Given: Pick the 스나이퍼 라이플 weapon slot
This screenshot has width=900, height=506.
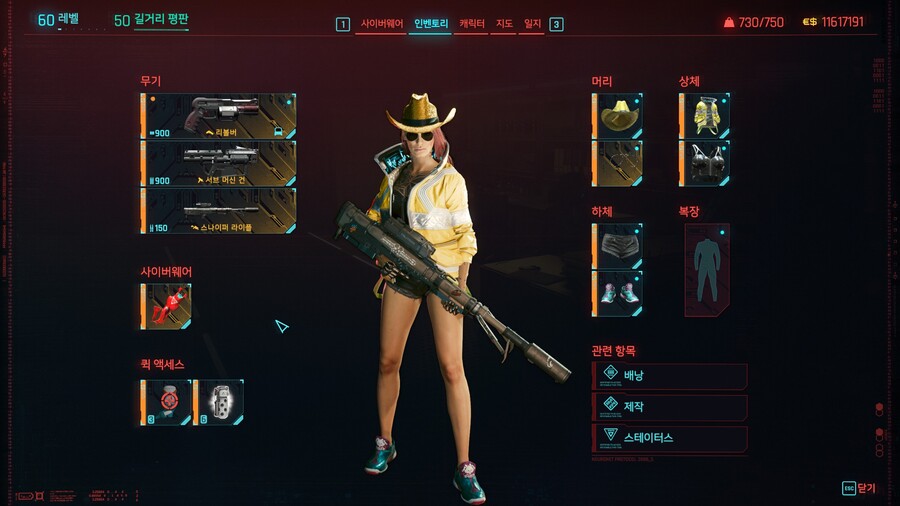Looking at the screenshot, I should point(219,210).
